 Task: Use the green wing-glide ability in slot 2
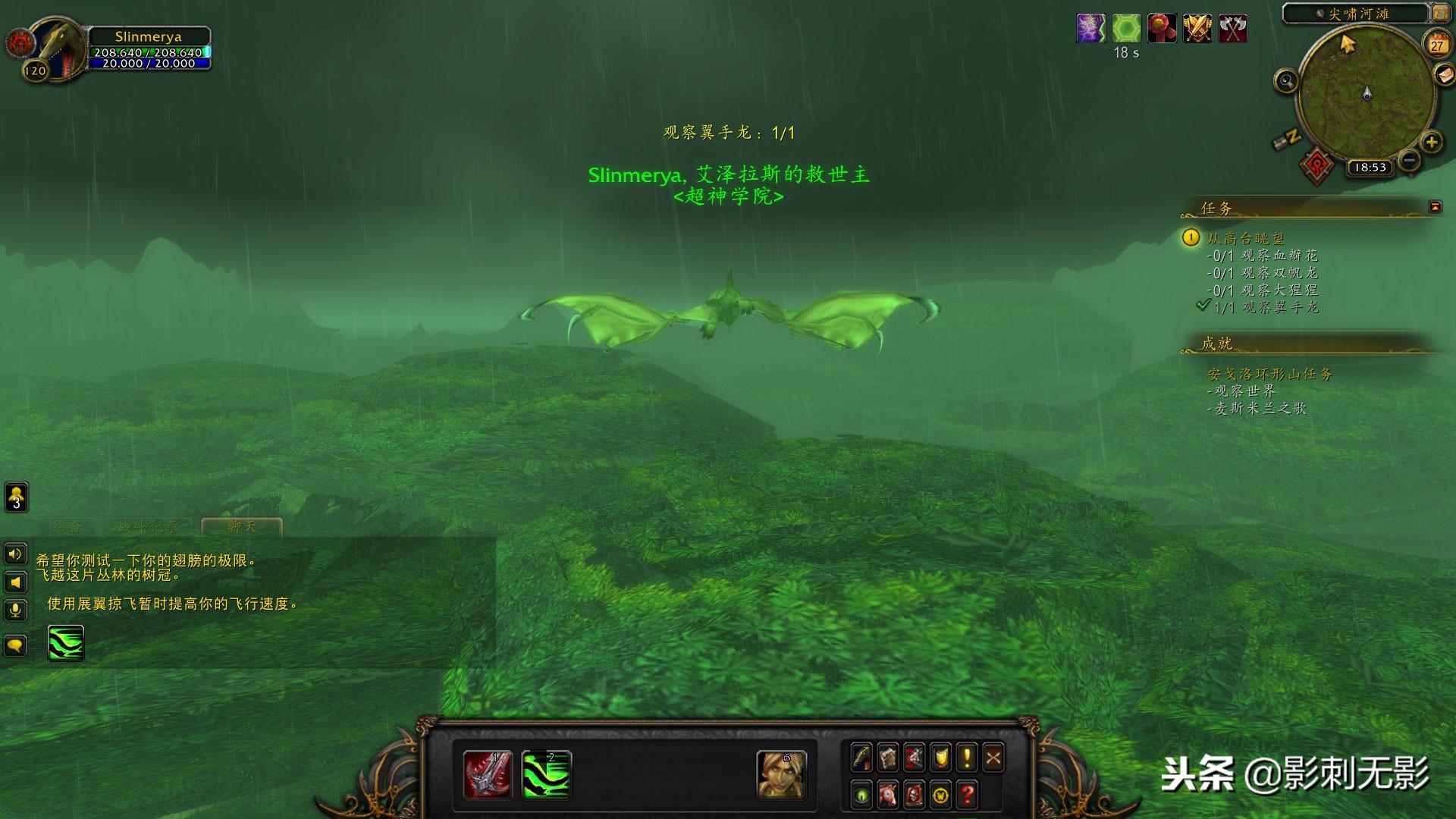(546, 775)
